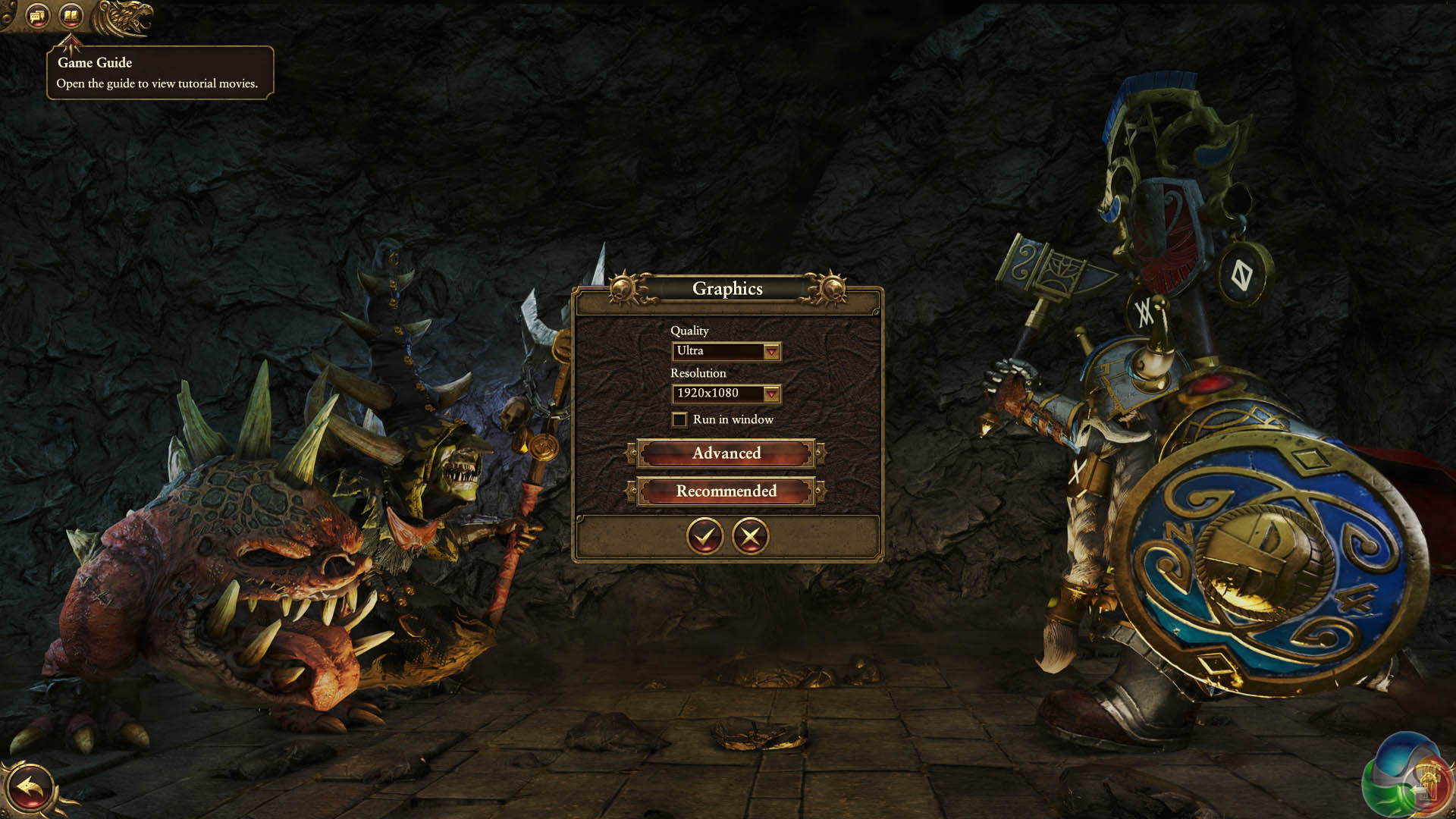Image resolution: width=1456 pixels, height=819 pixels.
Task: Toggle the Run in window checkbox
Action: 679,419
